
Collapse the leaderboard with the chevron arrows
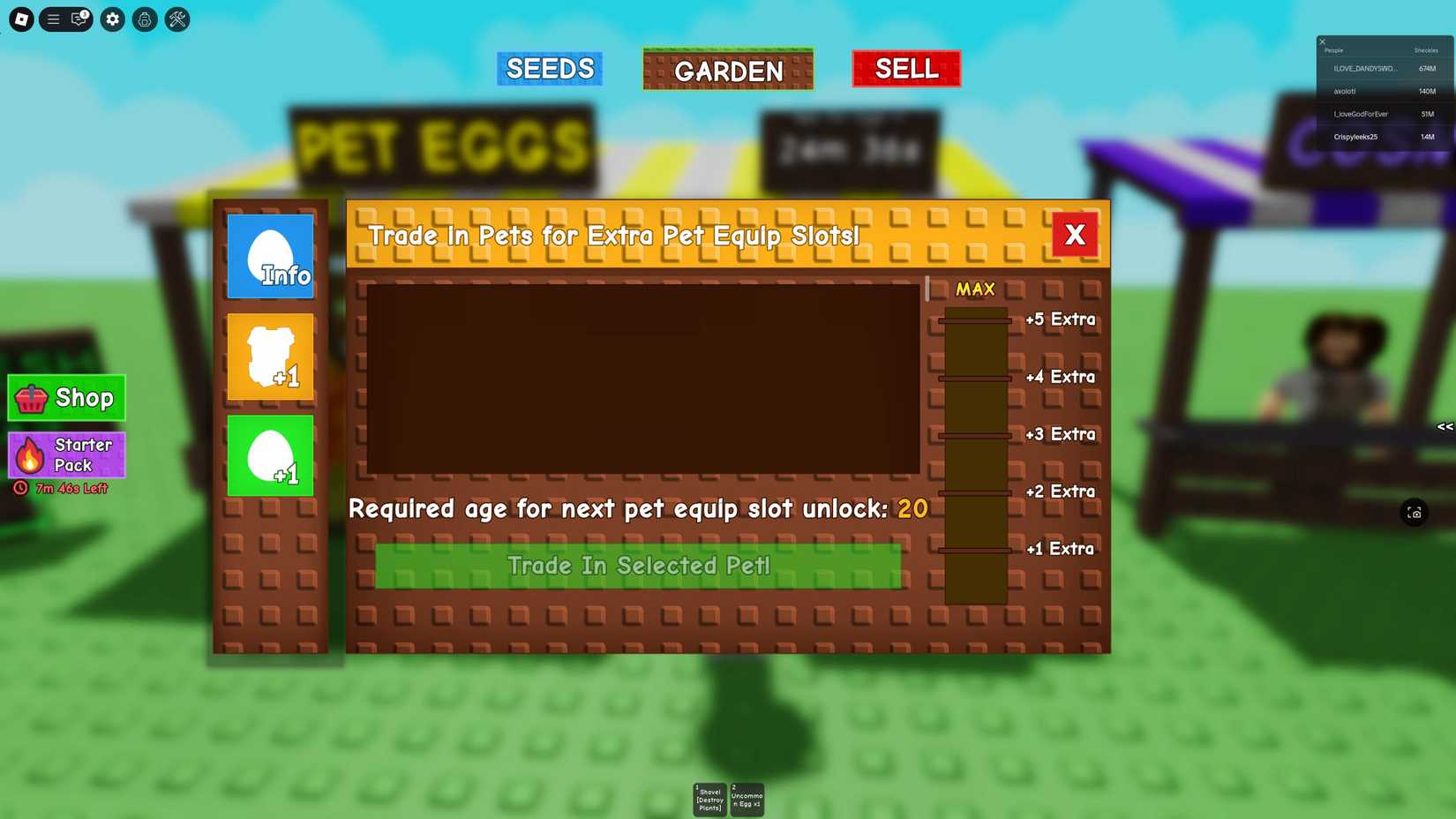point(1445,426)
